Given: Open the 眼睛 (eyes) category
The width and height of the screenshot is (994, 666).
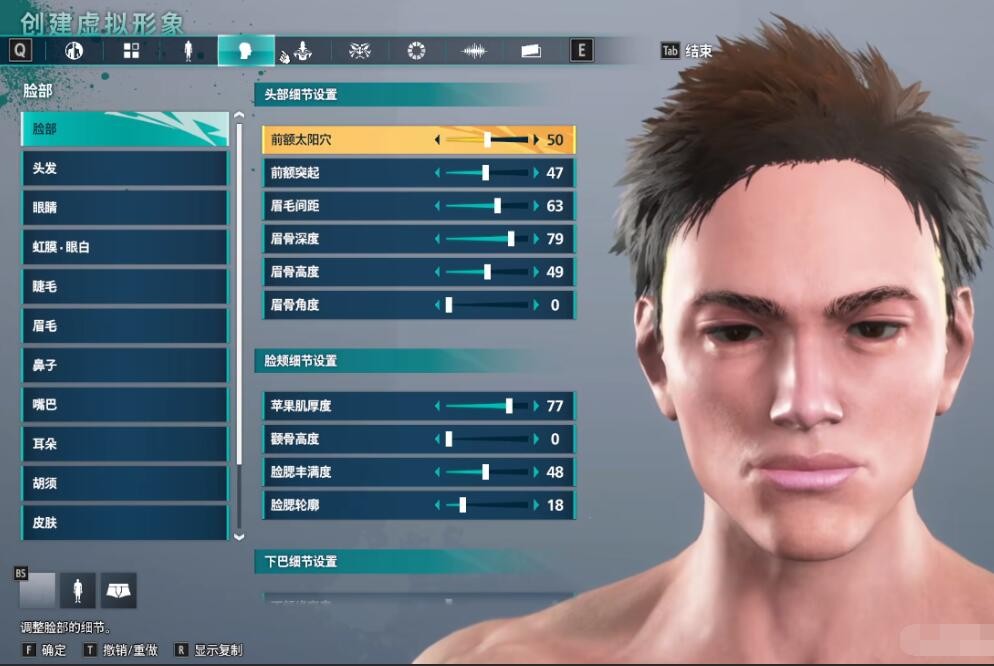Looking at the screenshot, I should coord(124,207).
